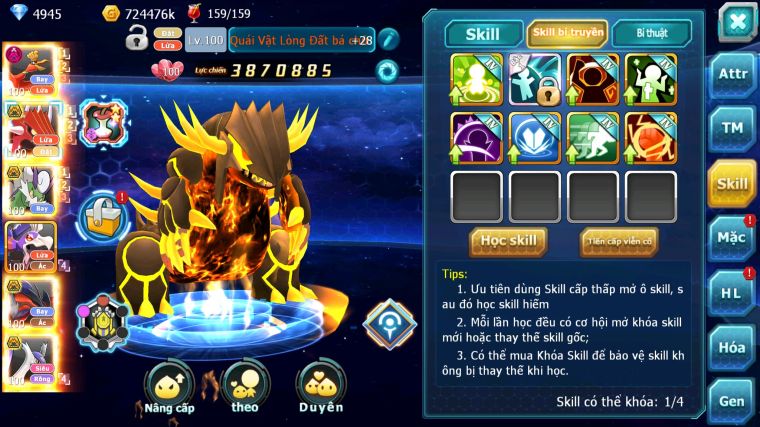The width and height of the screenshot is (760, 427).
Task: Select the green running figure skill icon
Action: (x=593, y=138)
